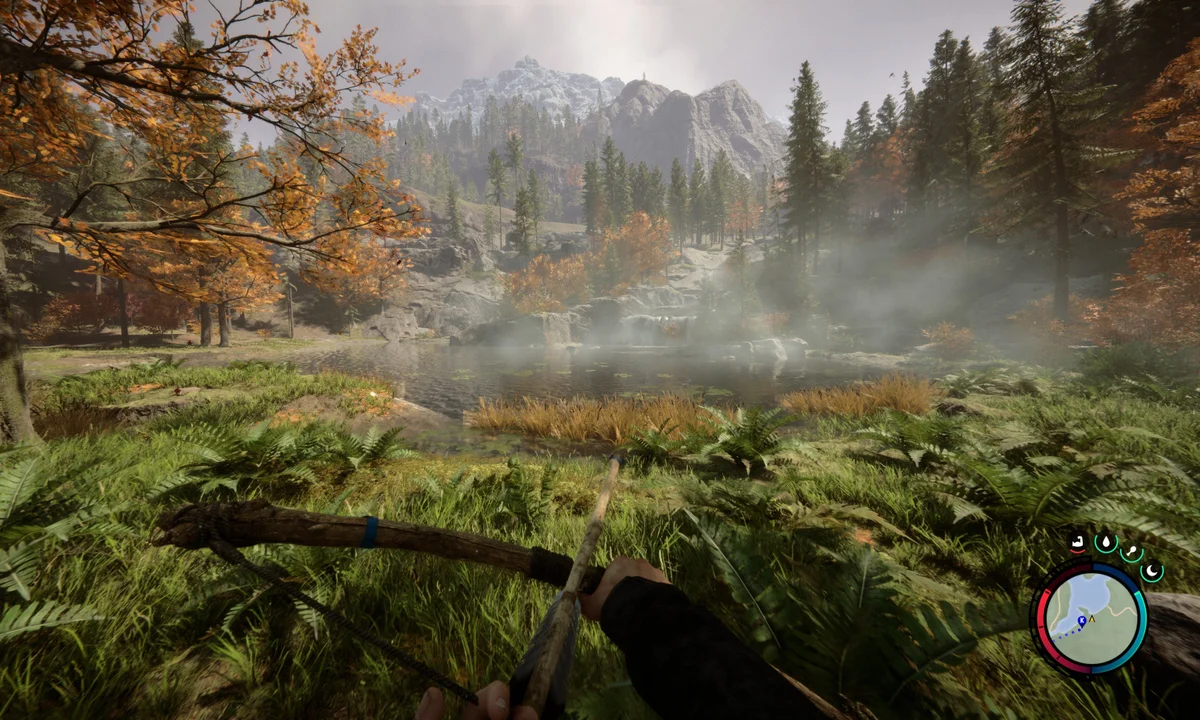This screenshot has width=1200, height=720.
Task: Click the drumstick hunger icon
Action: [x=1131, y=551]
